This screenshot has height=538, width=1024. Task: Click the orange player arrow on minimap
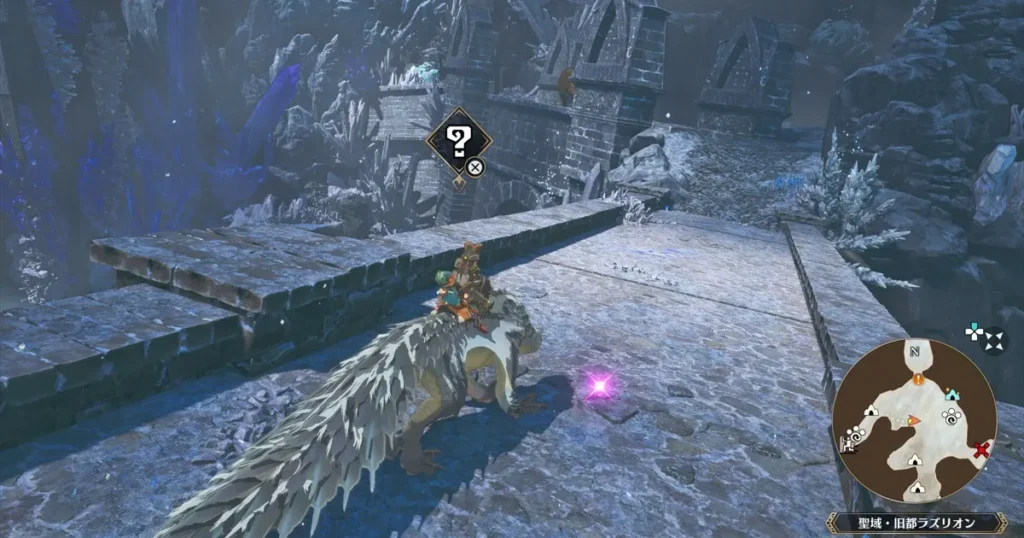pos(912,420)
